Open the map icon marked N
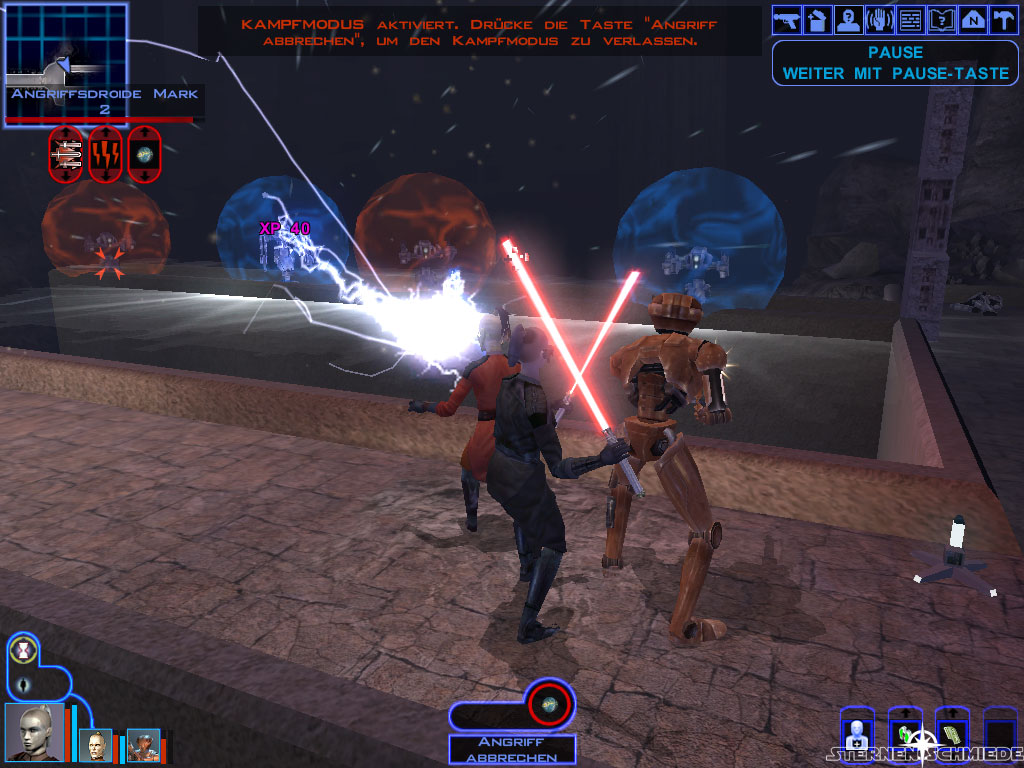Image resolution: width=1024 pixels, height=768 pixels. [972, 19]
